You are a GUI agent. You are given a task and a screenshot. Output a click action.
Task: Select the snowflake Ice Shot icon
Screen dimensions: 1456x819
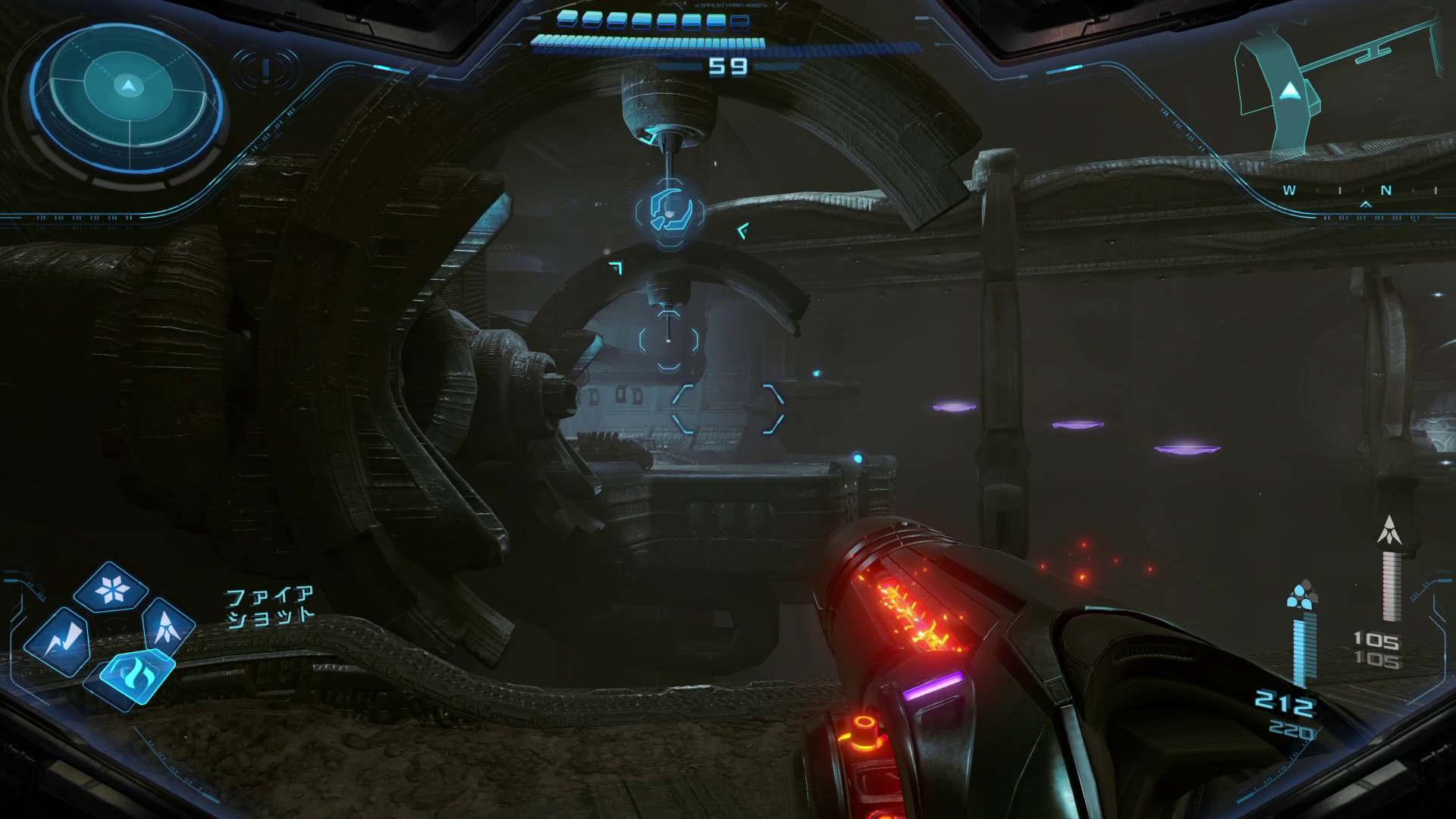click(x=111, y=588)
